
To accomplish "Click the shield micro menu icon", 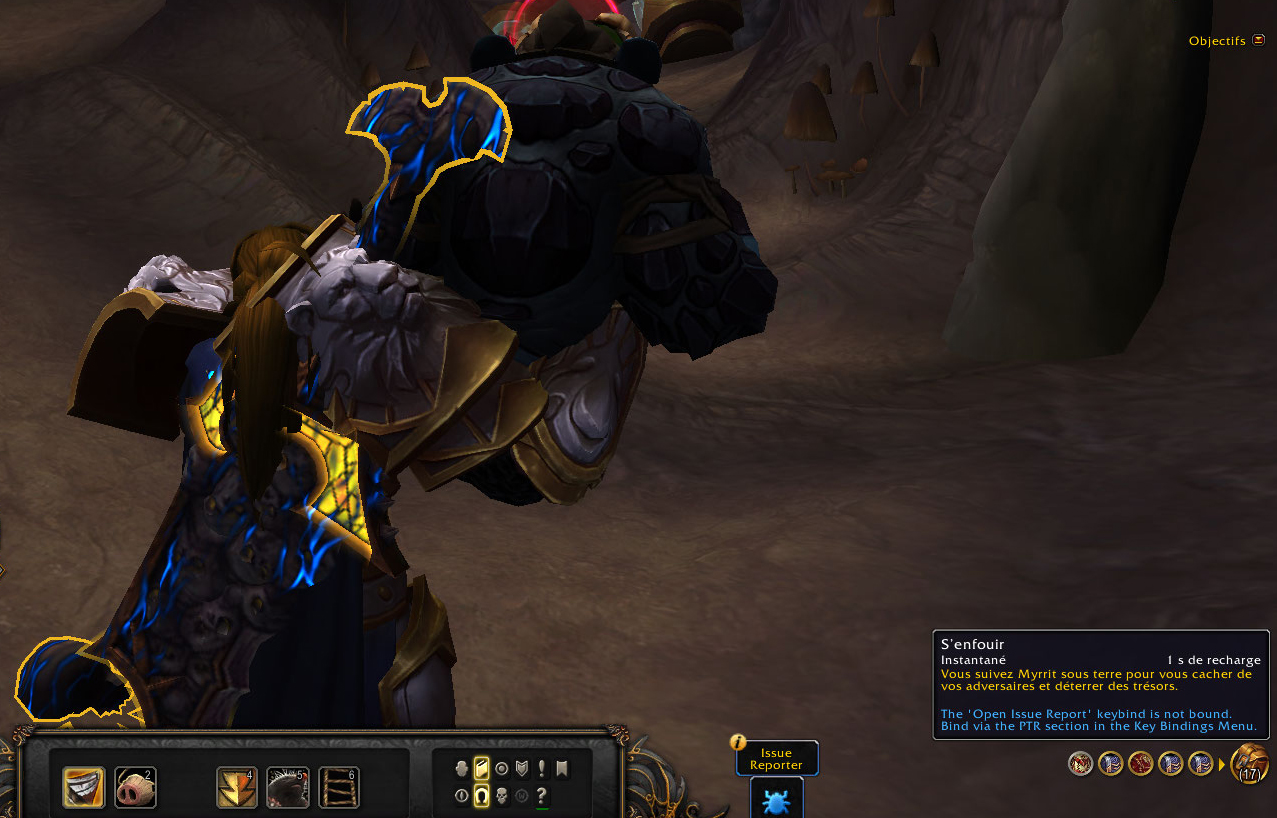I will click(522, 768).
